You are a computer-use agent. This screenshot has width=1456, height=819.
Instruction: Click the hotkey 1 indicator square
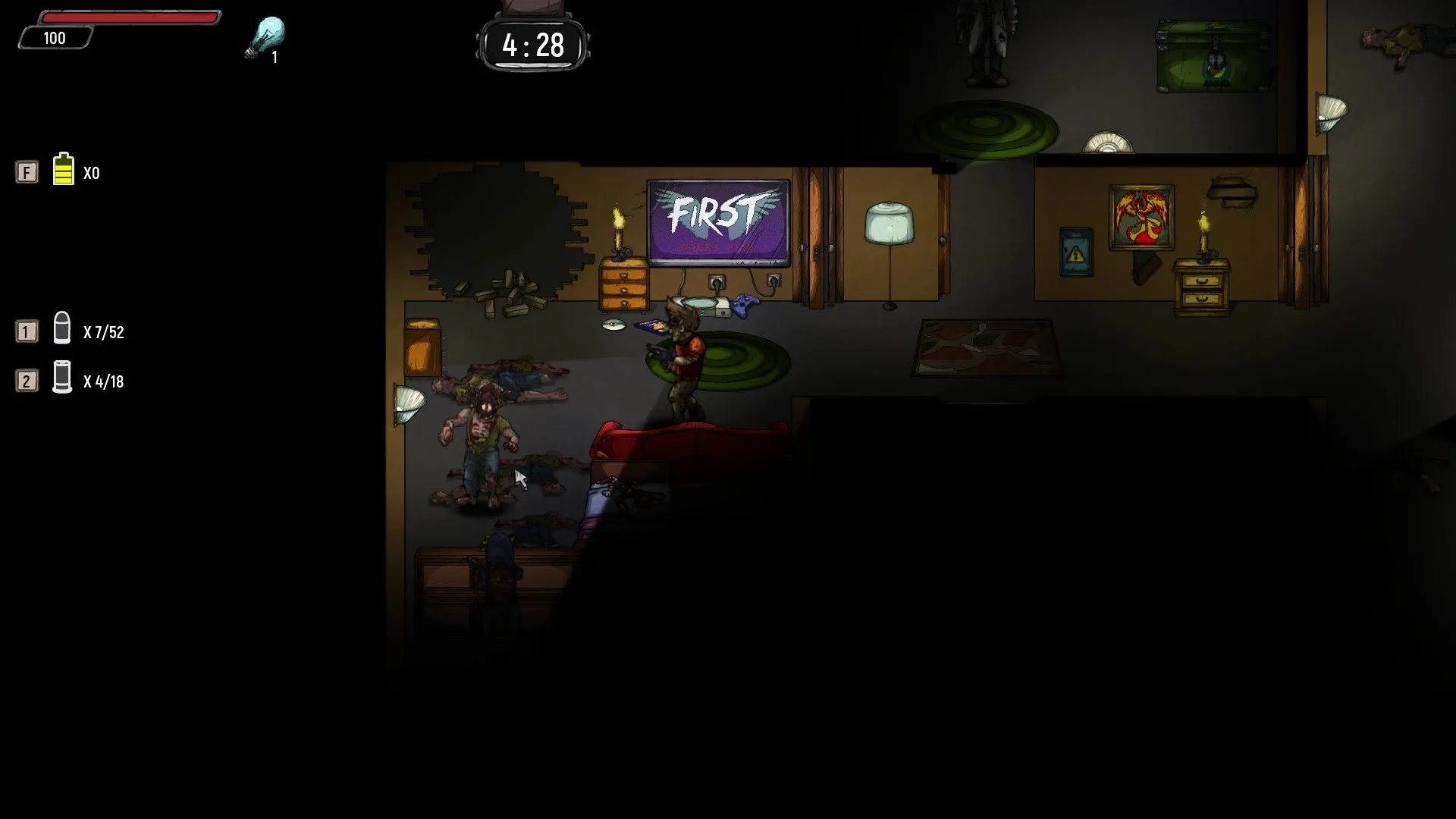click(x=27, y=331)
